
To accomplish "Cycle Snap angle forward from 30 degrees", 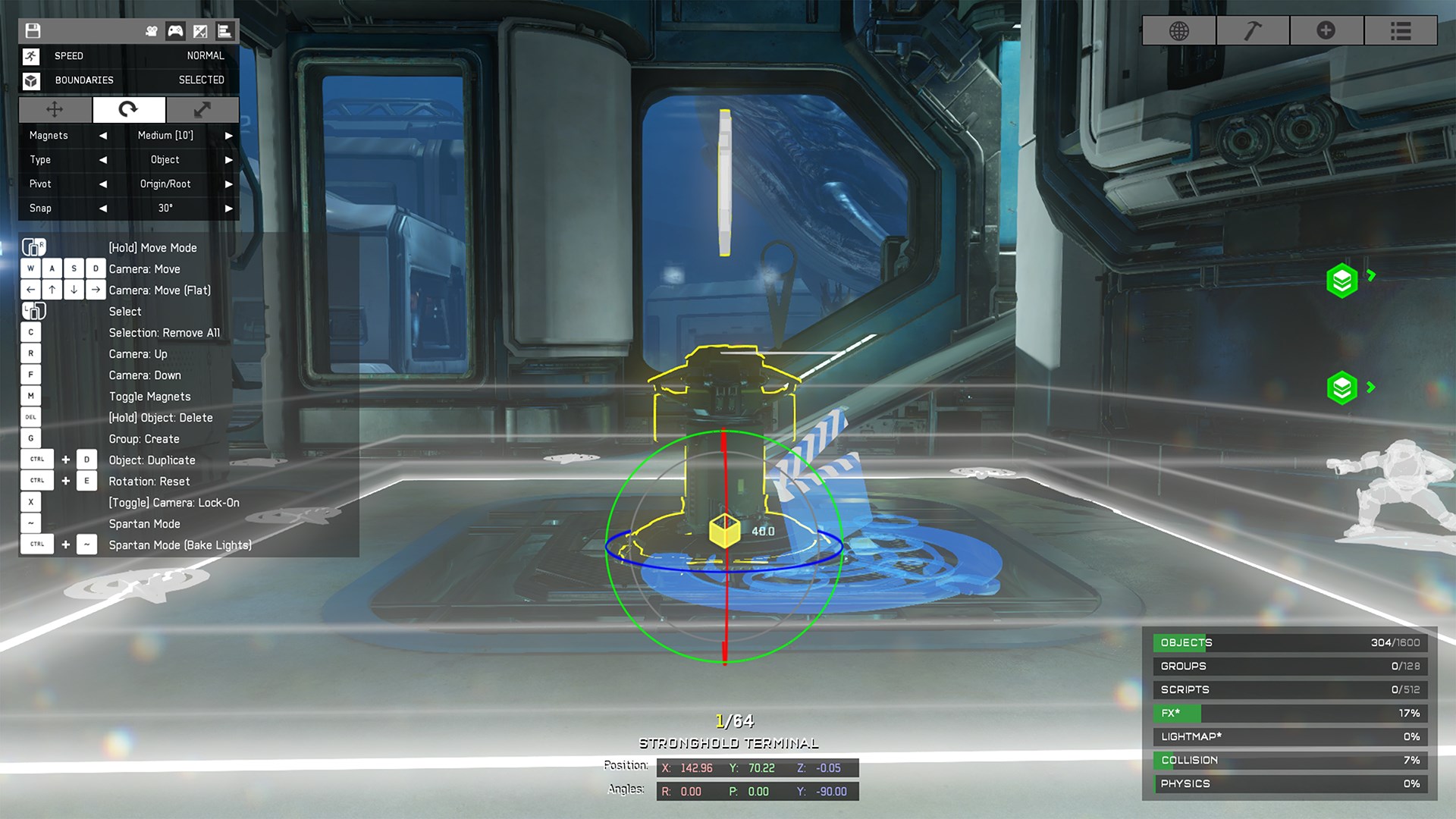I will pyautogui.click(x=228, y=209).
